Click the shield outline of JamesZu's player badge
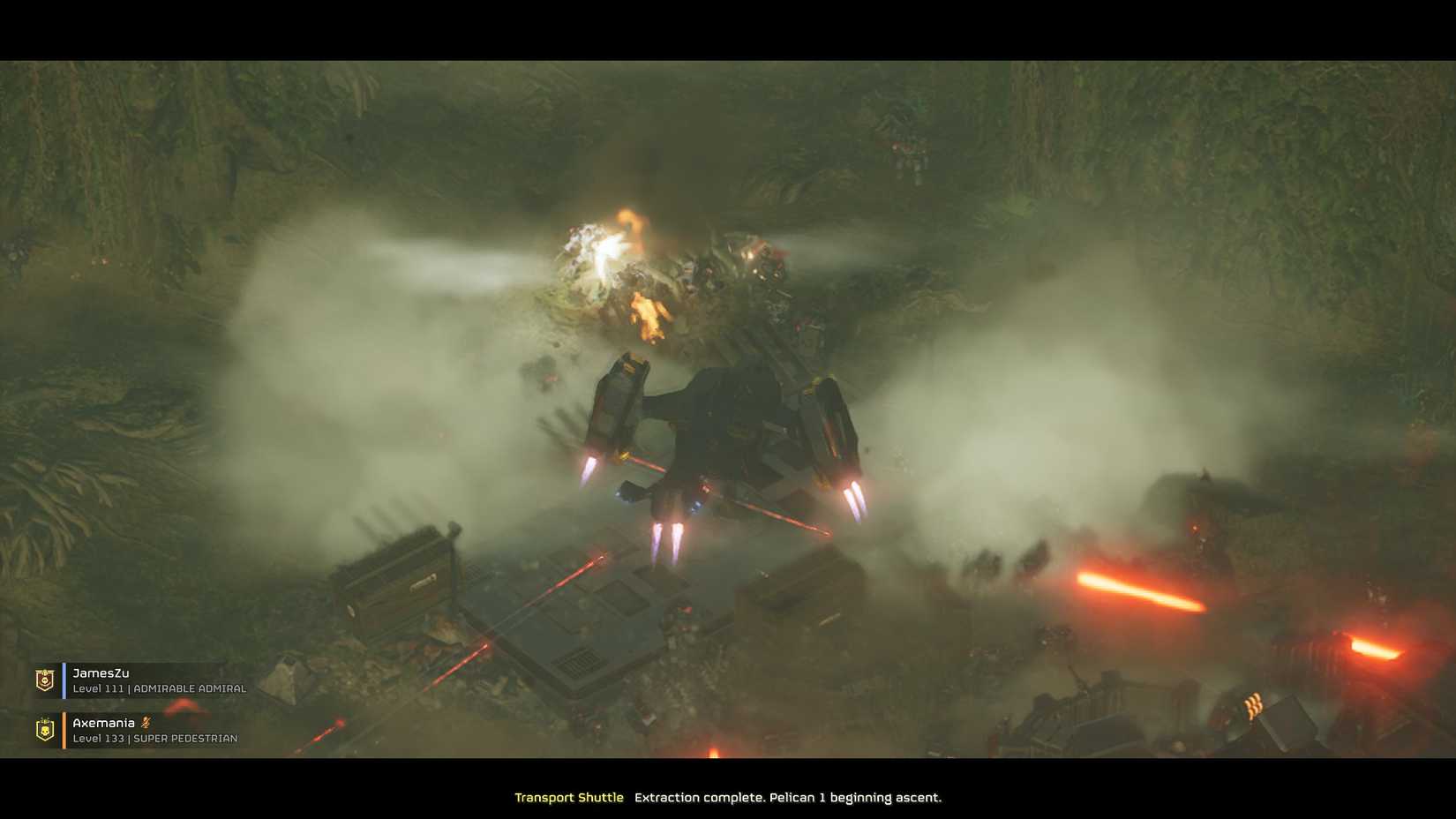Viewport: 1456px width, 819px height. coord(44,680)
